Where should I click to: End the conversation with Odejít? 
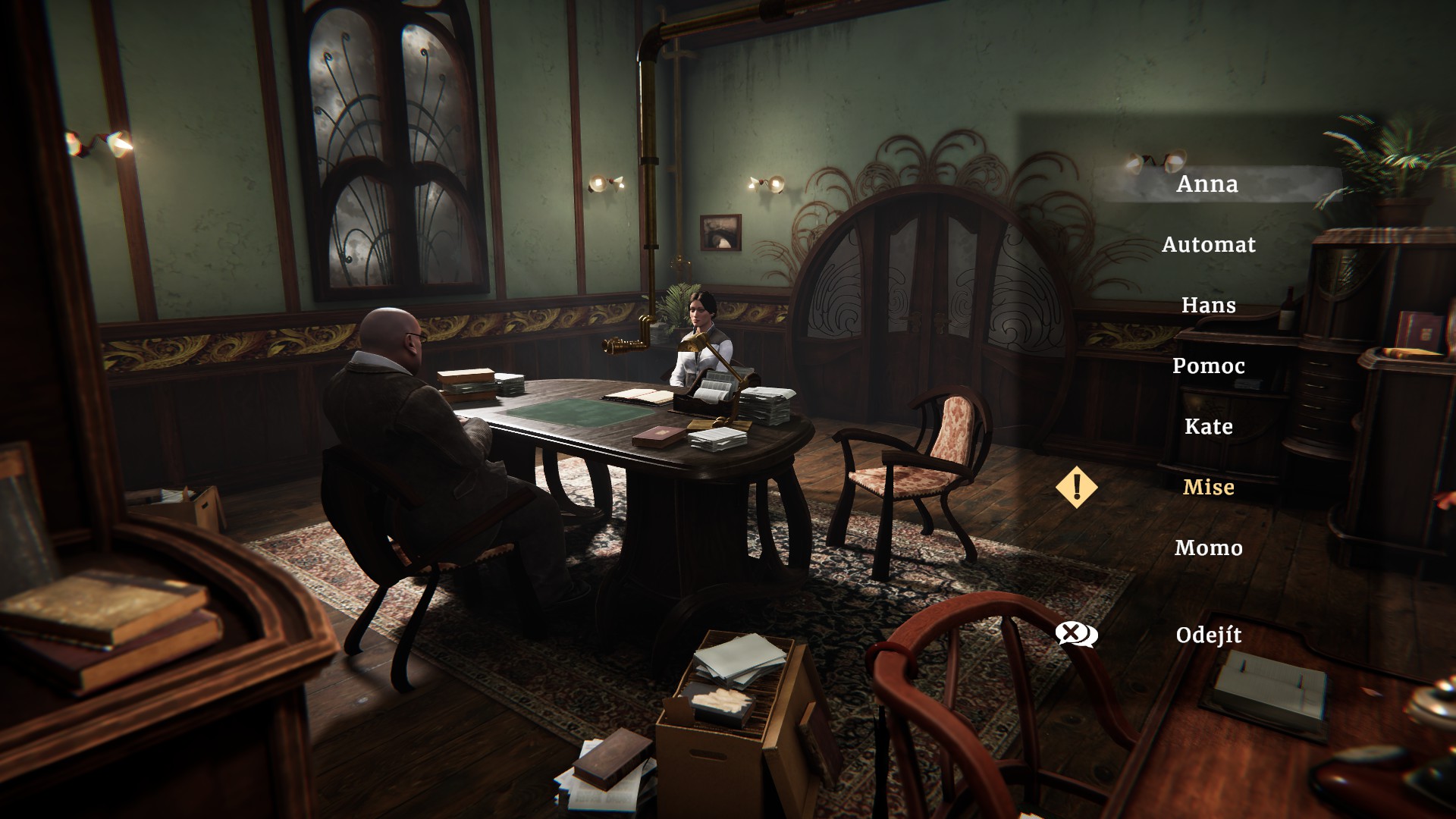point(1208,635)
